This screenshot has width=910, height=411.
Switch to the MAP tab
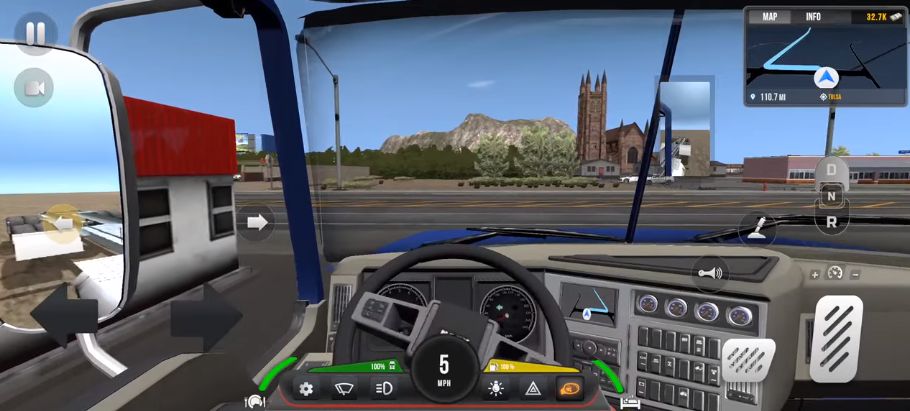click(x=770, y=17)
